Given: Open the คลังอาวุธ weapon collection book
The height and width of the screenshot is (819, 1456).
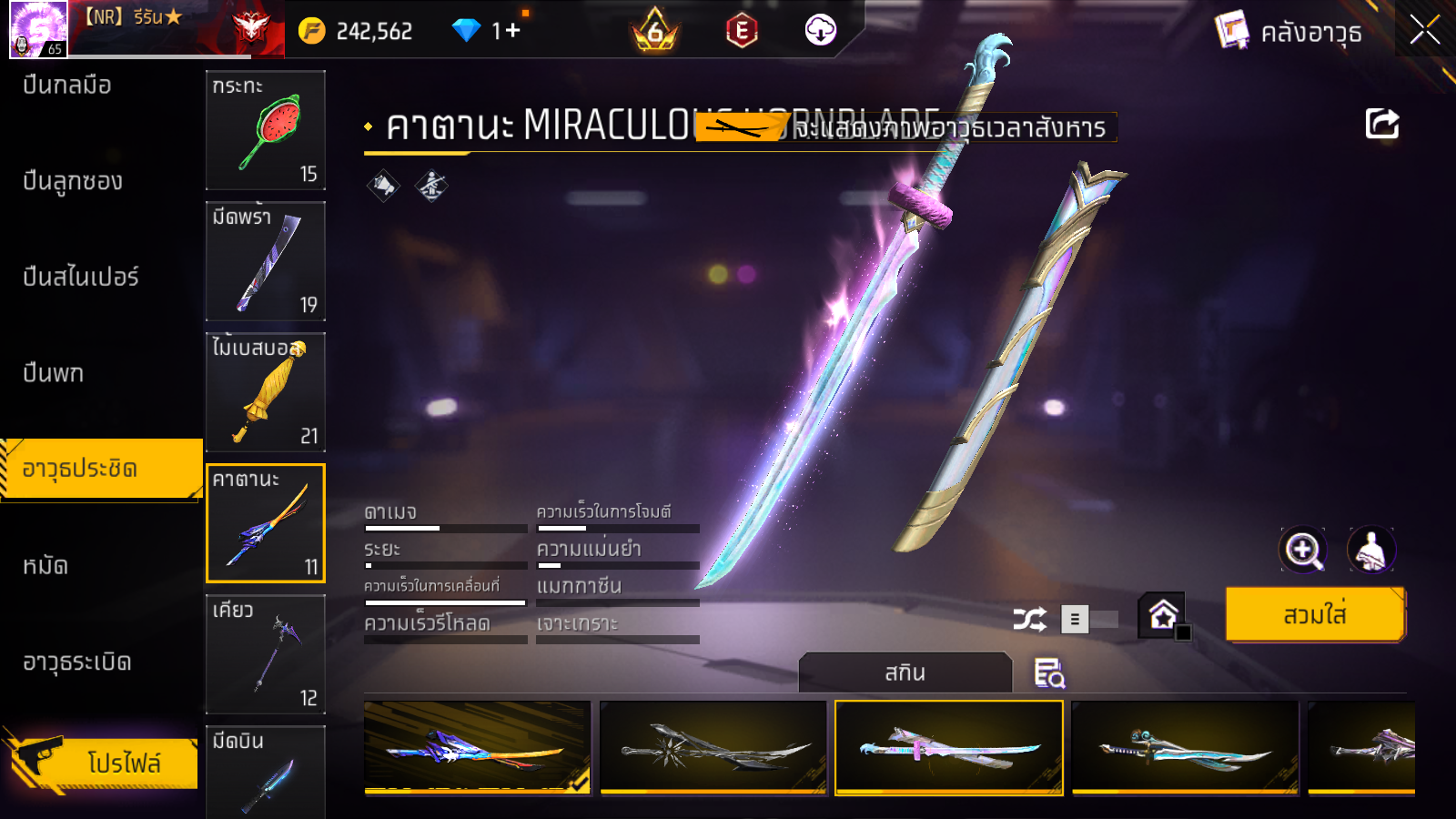Looking at the screenshot, I should click(1289, 32).
